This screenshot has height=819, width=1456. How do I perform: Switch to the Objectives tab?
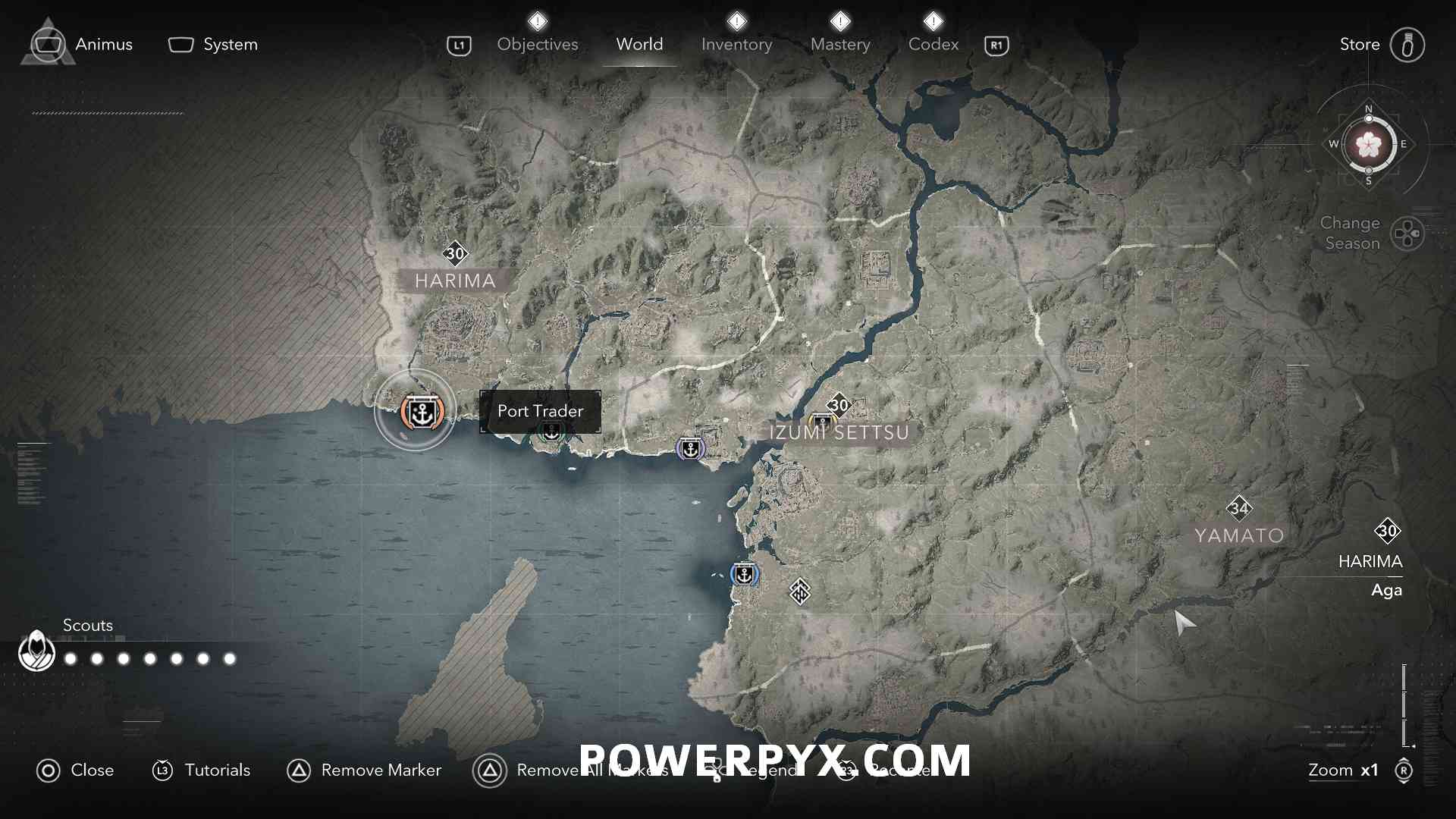click(x=537, y=45)
